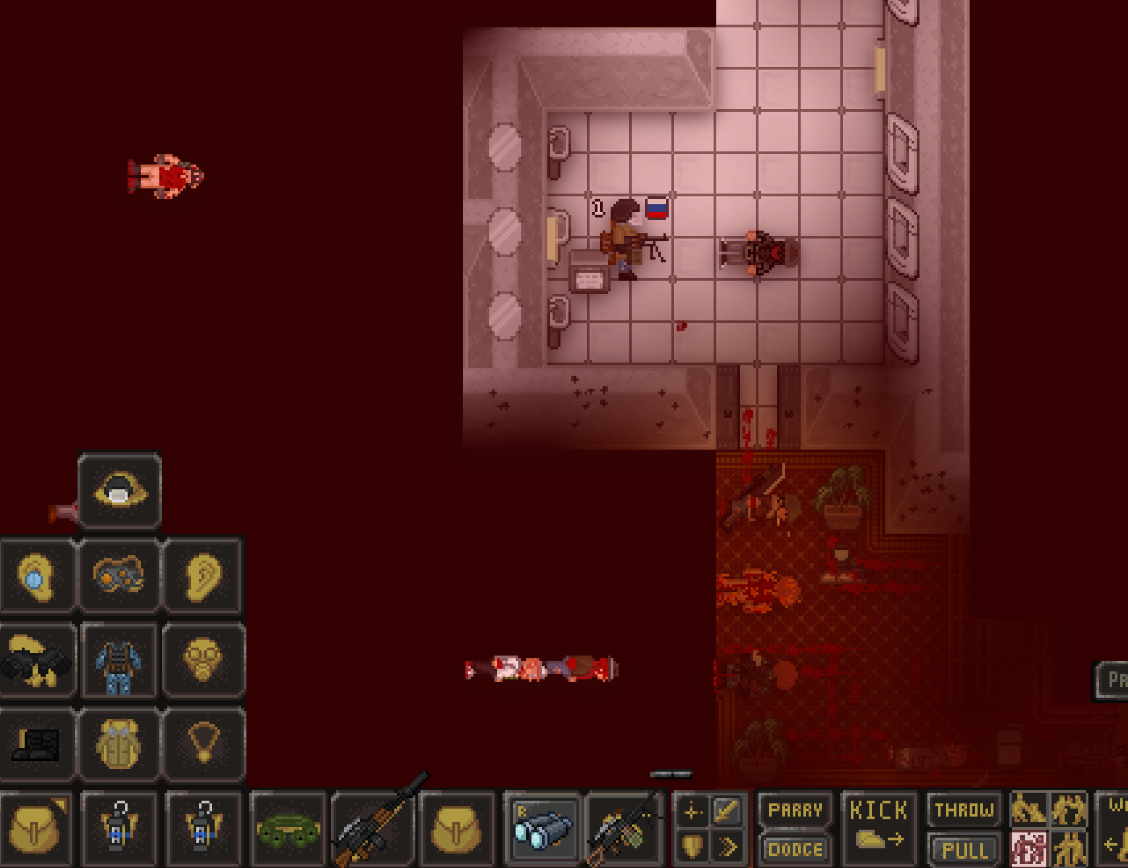The height and width of the screenshot is (868, 1128).
Task: Select the PULL action
Action: (963, 849)
